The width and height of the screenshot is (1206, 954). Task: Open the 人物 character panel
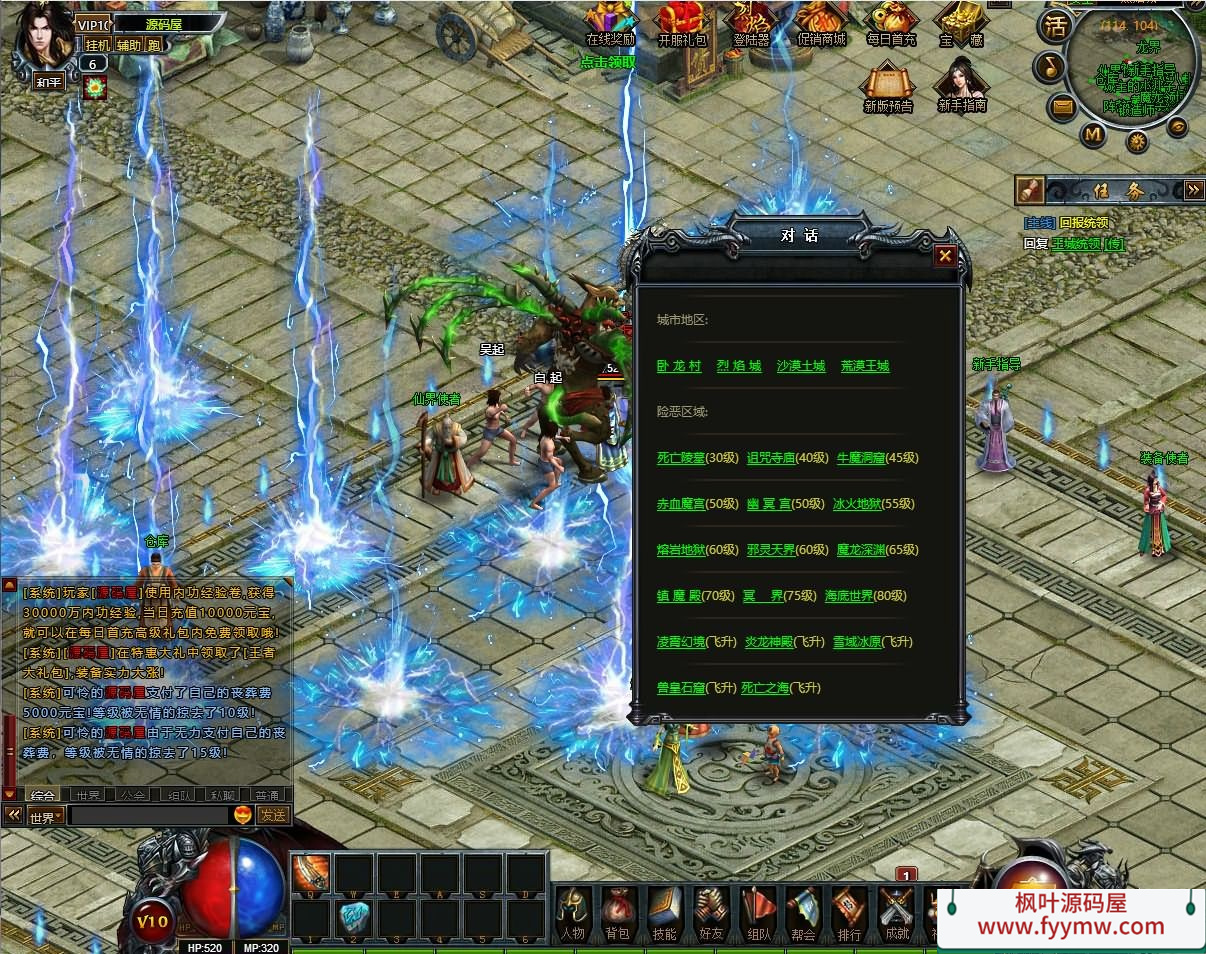pyautogui.click(x=572, y=912)
